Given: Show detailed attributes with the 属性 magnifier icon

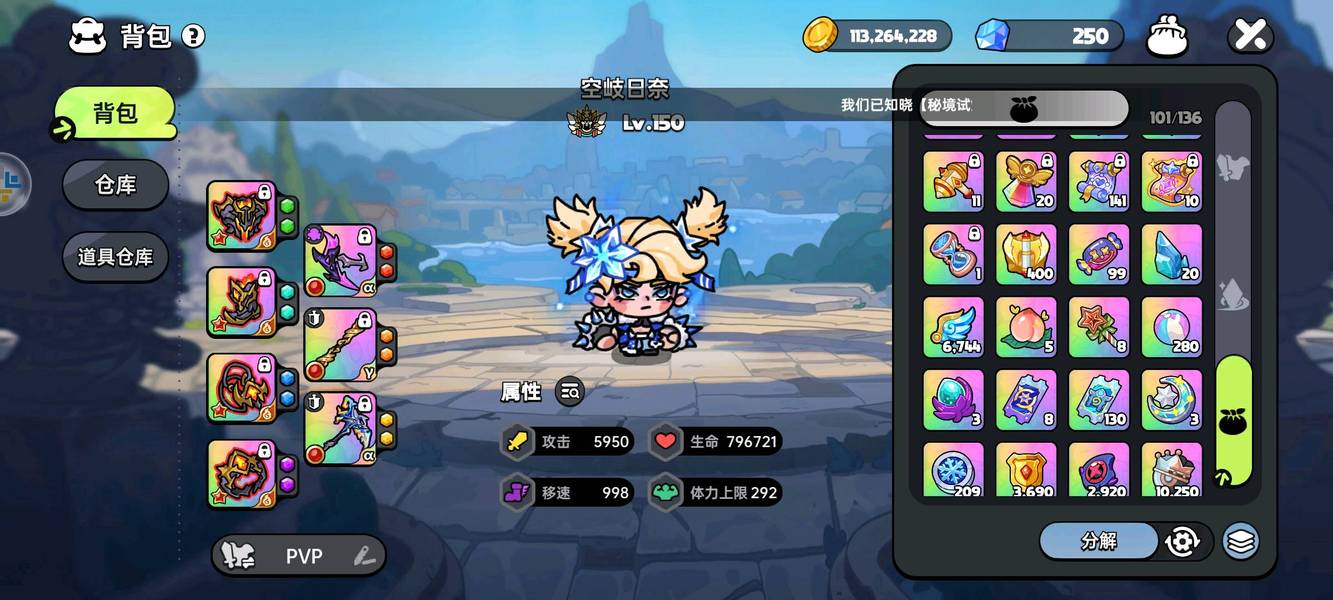Looking at the screenshot, I should (570, 392).
